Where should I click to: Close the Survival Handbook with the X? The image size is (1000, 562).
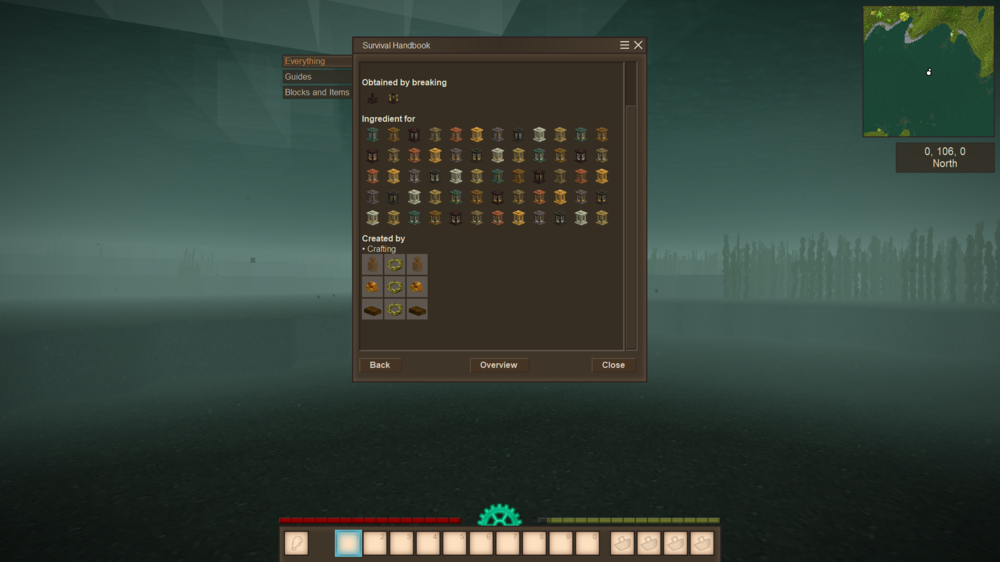638,45
